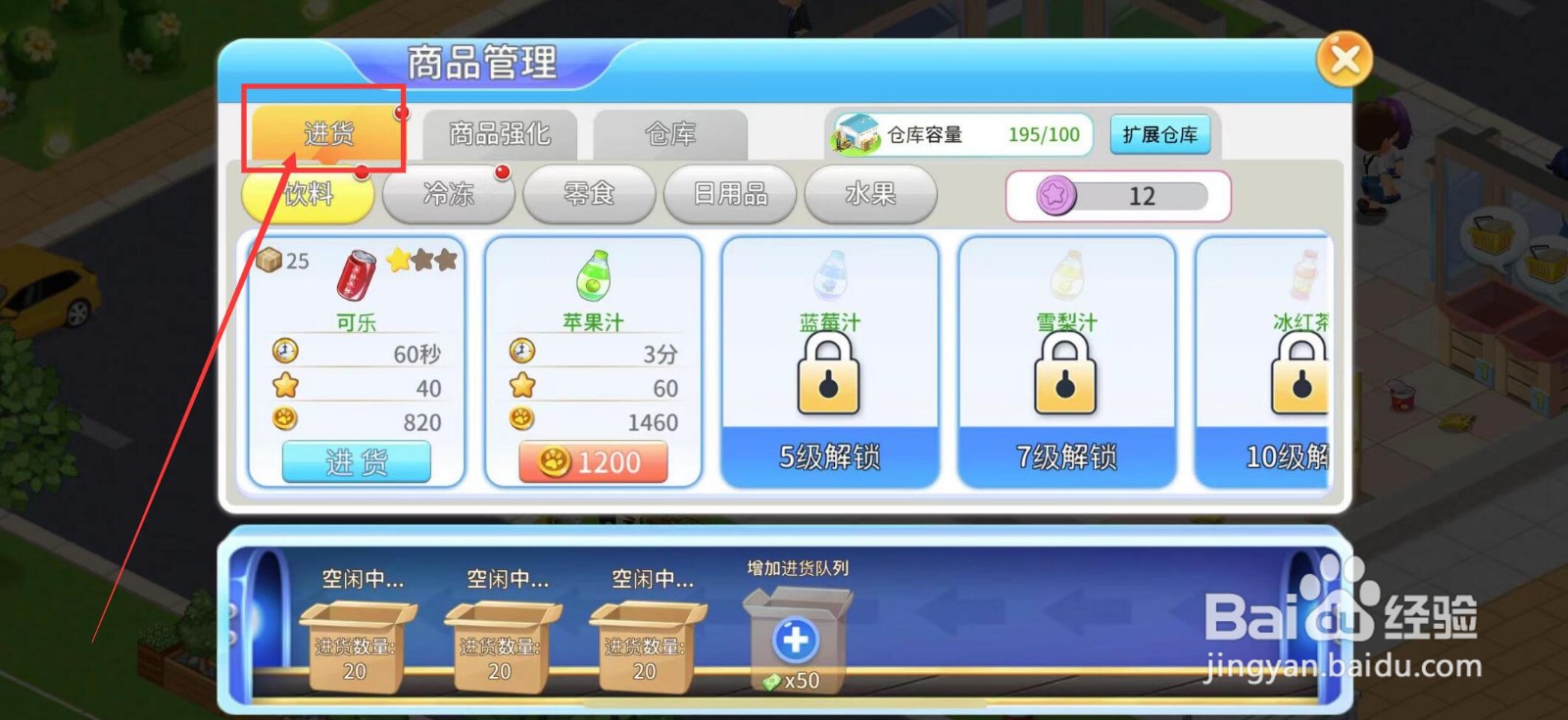Click the 扩展仓库 button
The image size is (1568, 720).
[1161, 134]
